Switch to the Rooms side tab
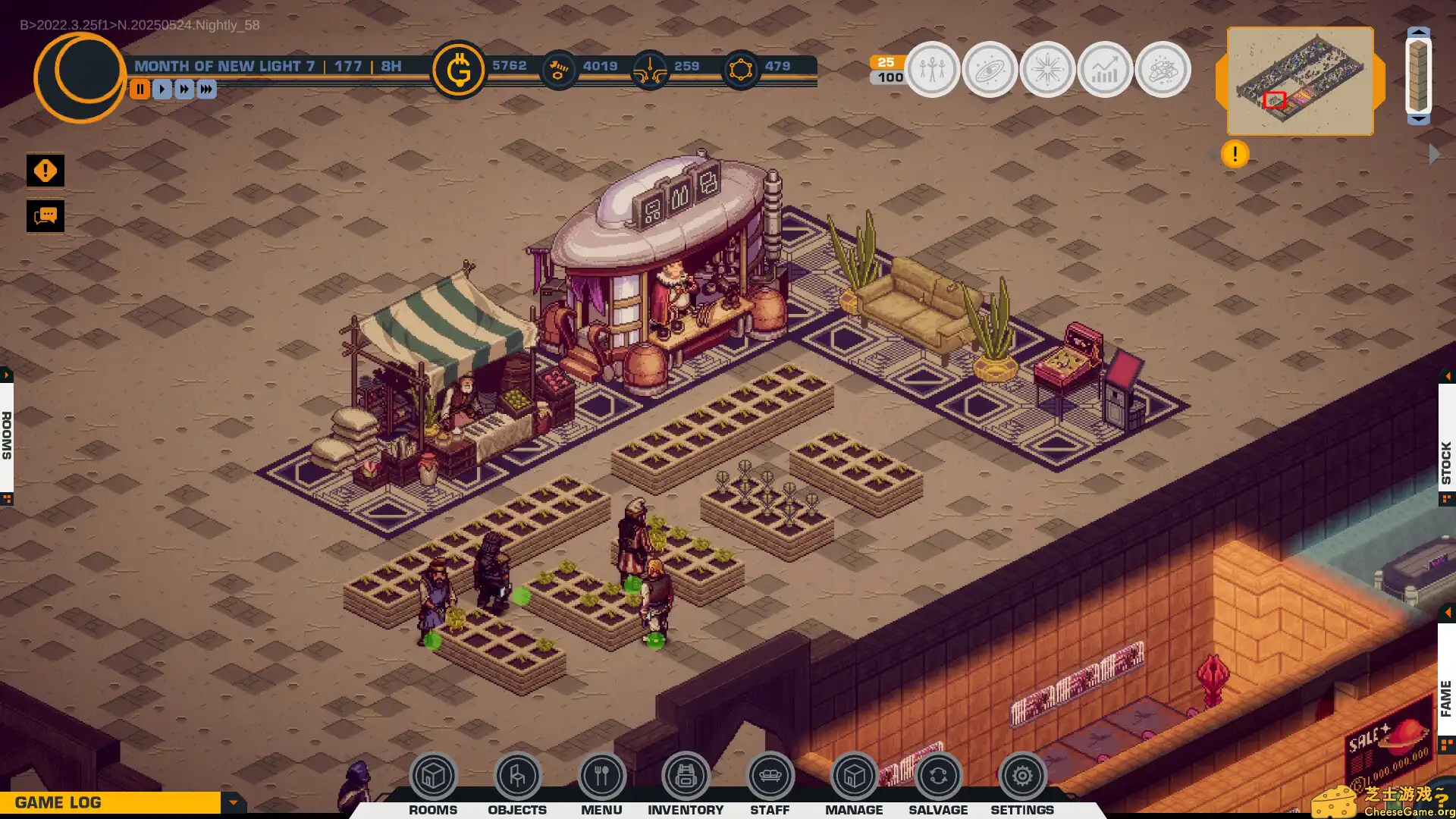The image size is (1456, 819). tap(8, 434)
